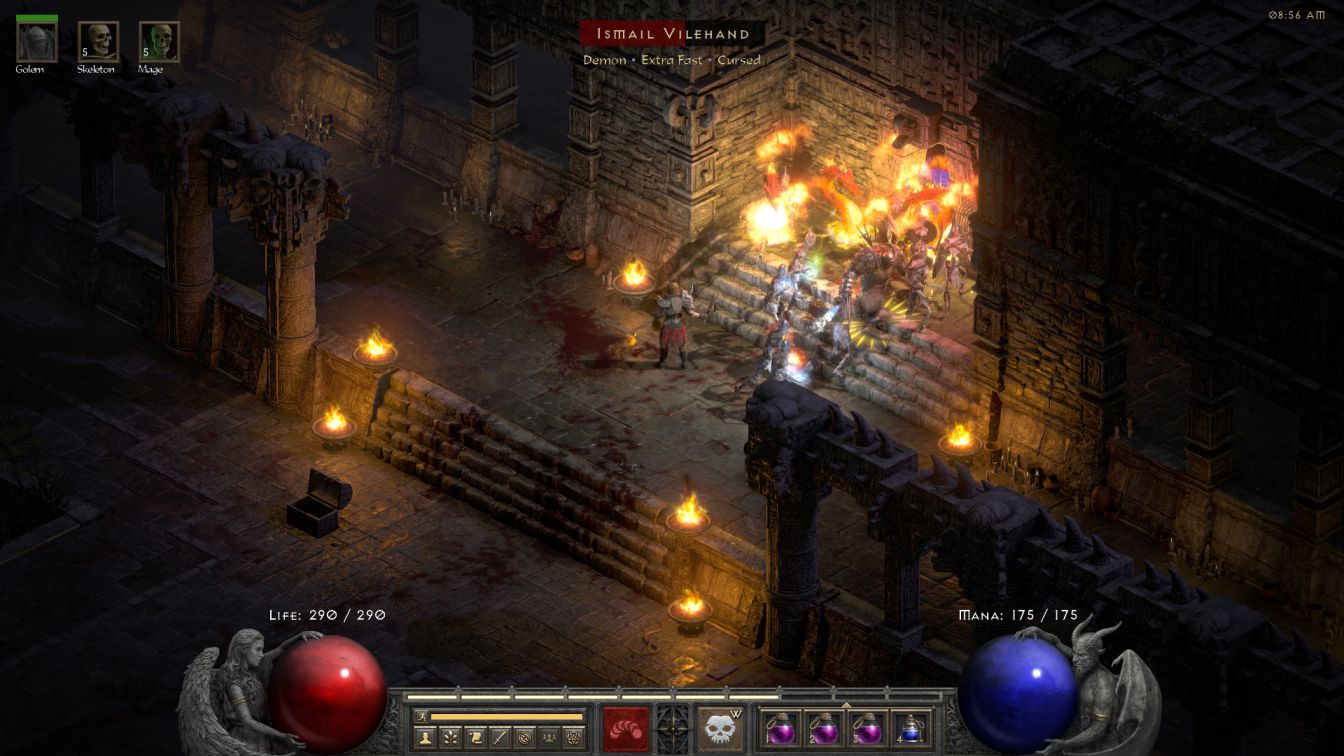Open the game menu pentagram icon

(574, 738)
